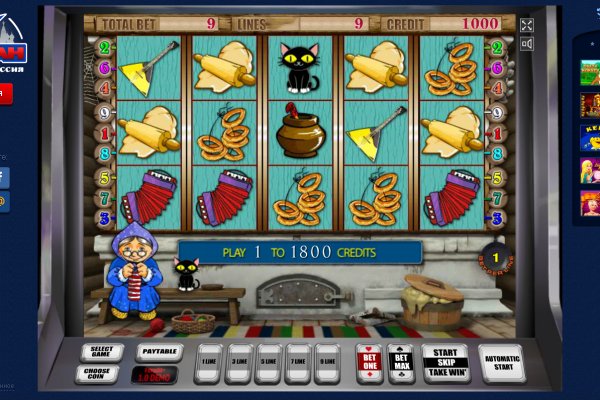Viewport: 600px width, 400px height.
Task: Hit the Start / Skip / Take Win button
Action: (445, 362)
